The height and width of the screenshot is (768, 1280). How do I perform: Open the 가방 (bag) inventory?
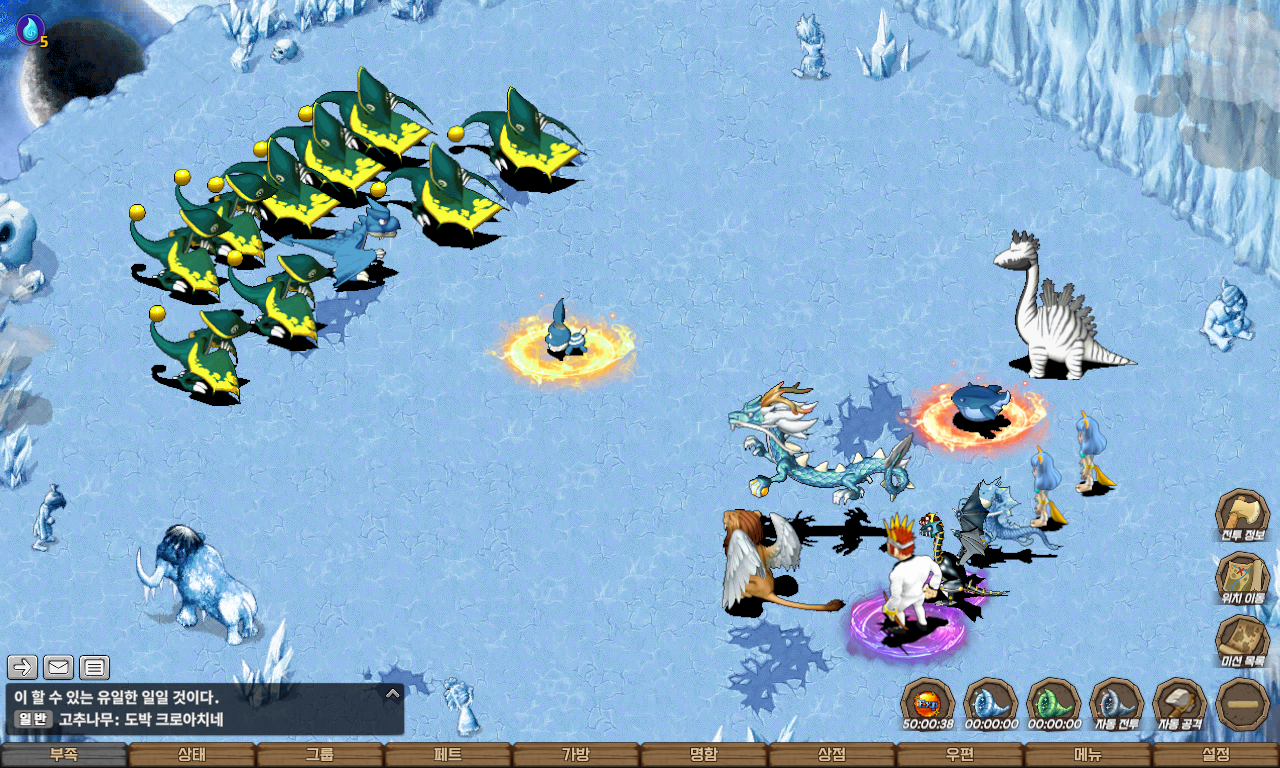pyautogui.click(x=576, y=755)
